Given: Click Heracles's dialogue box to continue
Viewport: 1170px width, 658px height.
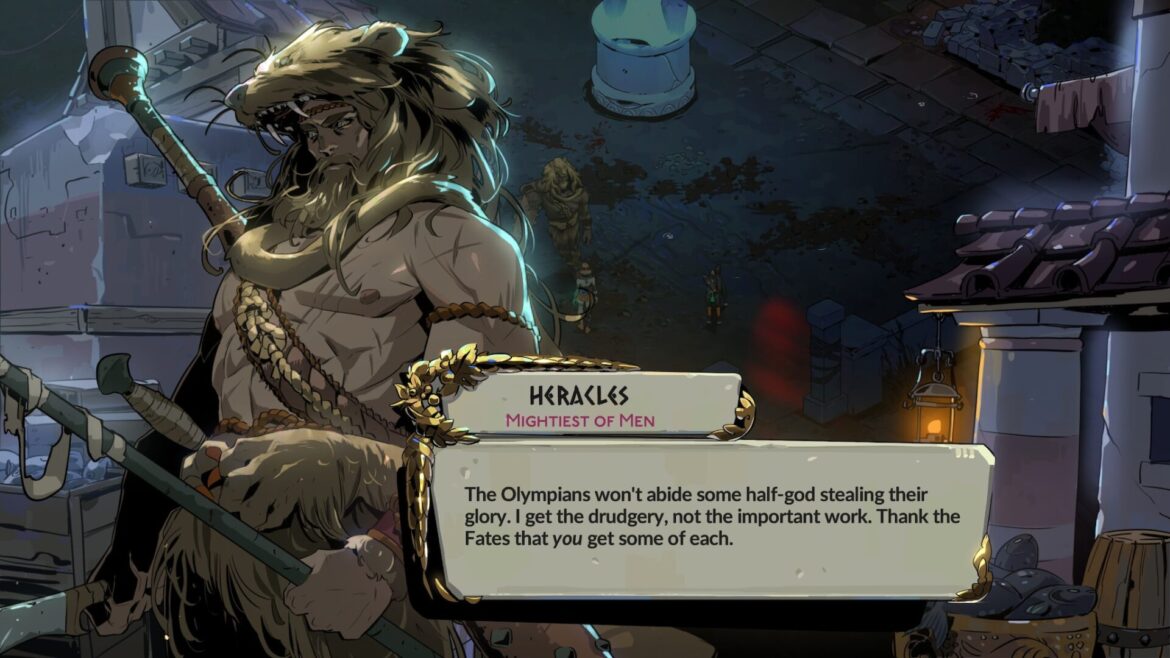Looking at the screenshot, I should tap(710, 520).
